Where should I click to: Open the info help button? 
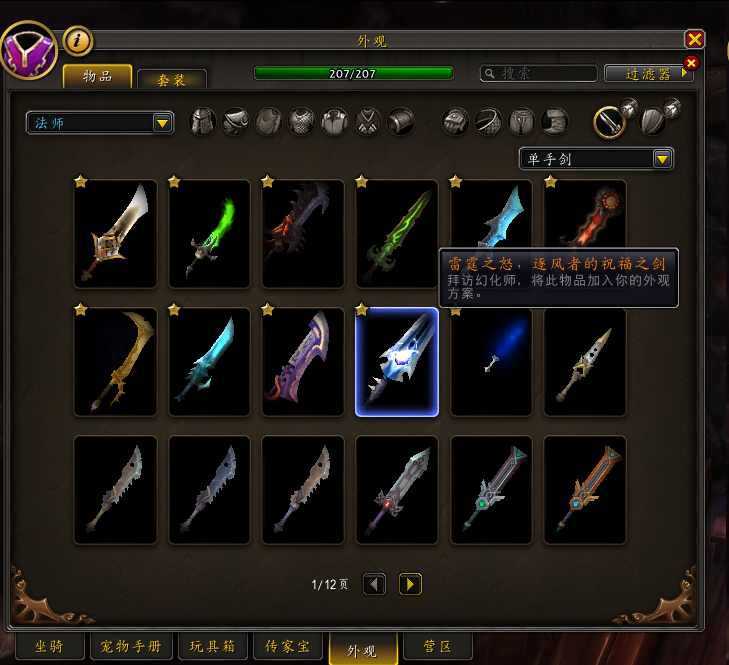pos(78,41)
